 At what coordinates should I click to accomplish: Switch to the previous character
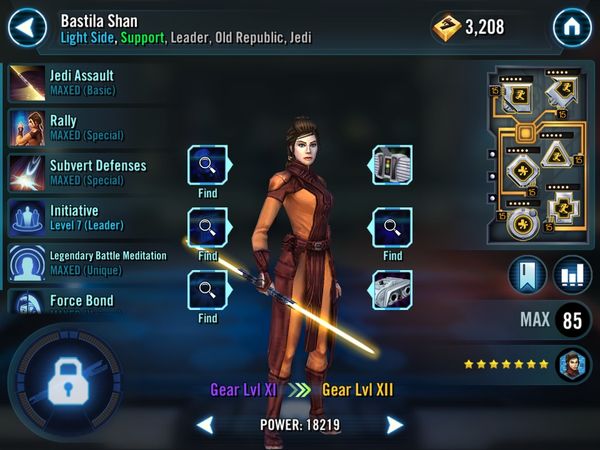(x=205, y=425)
